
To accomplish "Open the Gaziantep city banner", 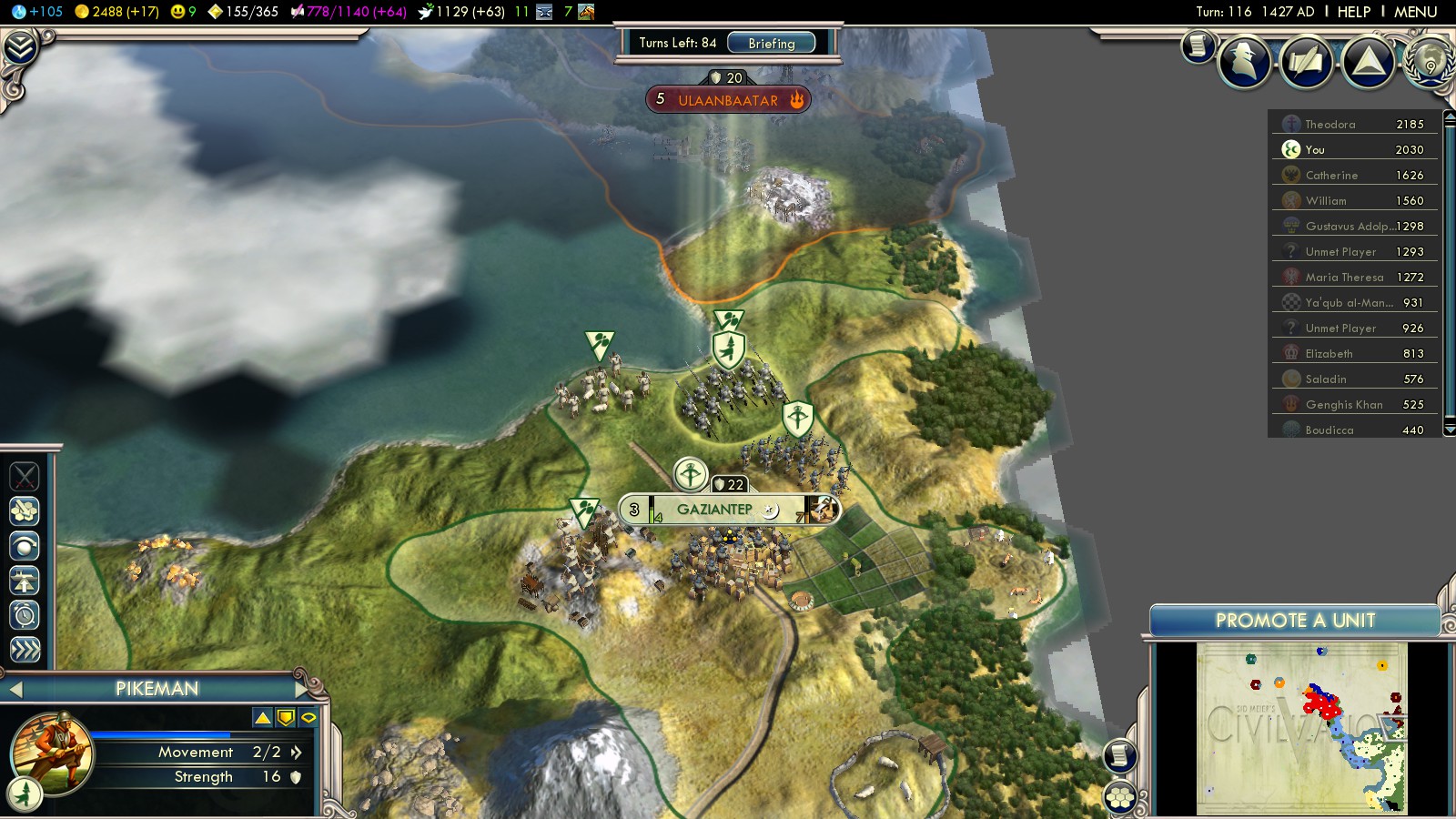I will coord(715,510).
